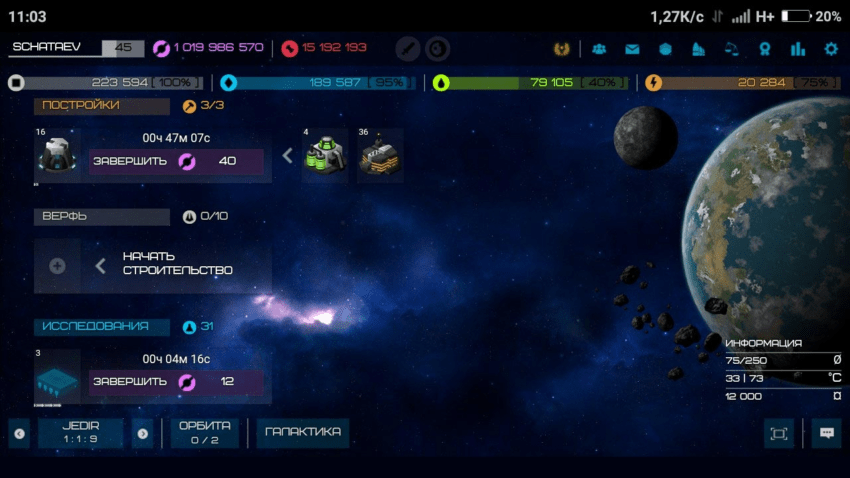This screenshot has height=478, width=850.
Task: Open the award ribbon achievements
Action: click(764, 48)
